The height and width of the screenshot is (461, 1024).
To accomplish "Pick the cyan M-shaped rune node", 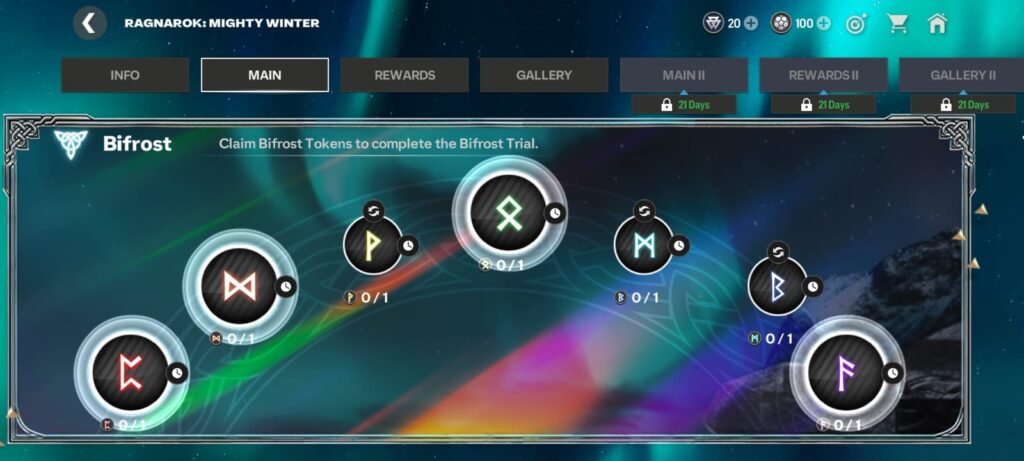I will click(643, 245).
